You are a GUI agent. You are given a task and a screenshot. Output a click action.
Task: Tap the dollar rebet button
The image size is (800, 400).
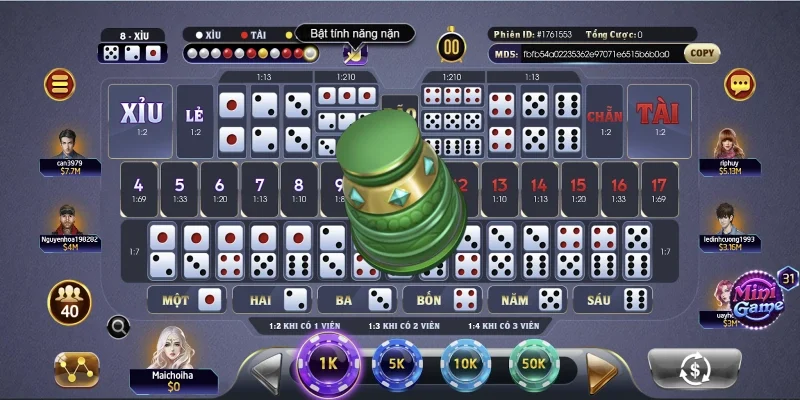(x=694, y=368)
